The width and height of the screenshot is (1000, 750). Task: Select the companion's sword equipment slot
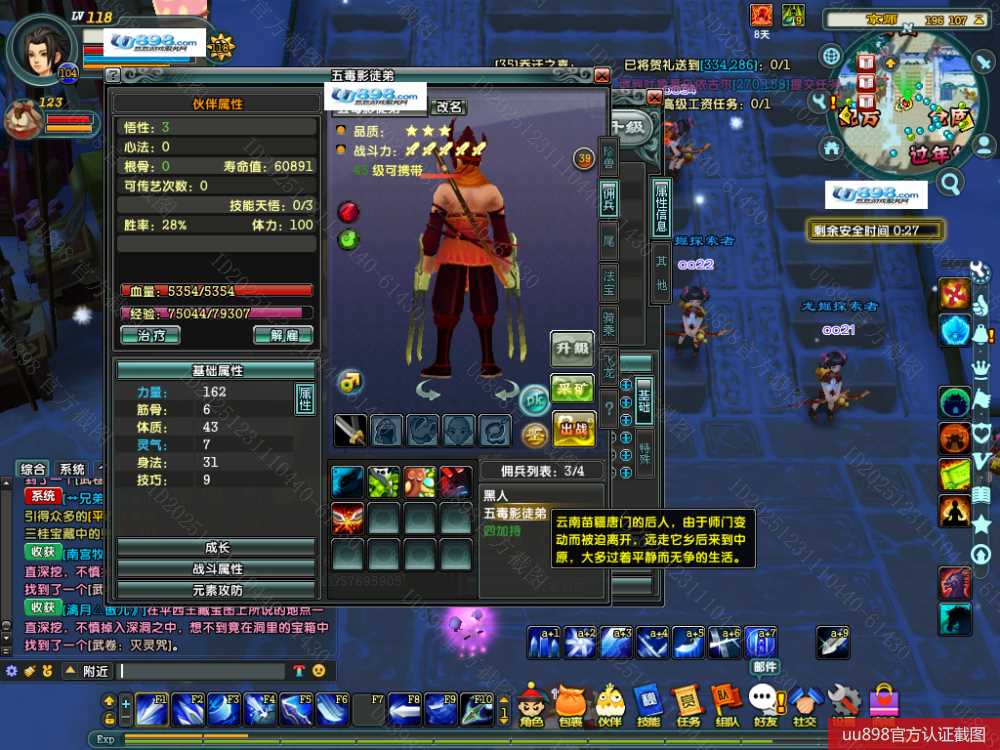tap(350, 430)
